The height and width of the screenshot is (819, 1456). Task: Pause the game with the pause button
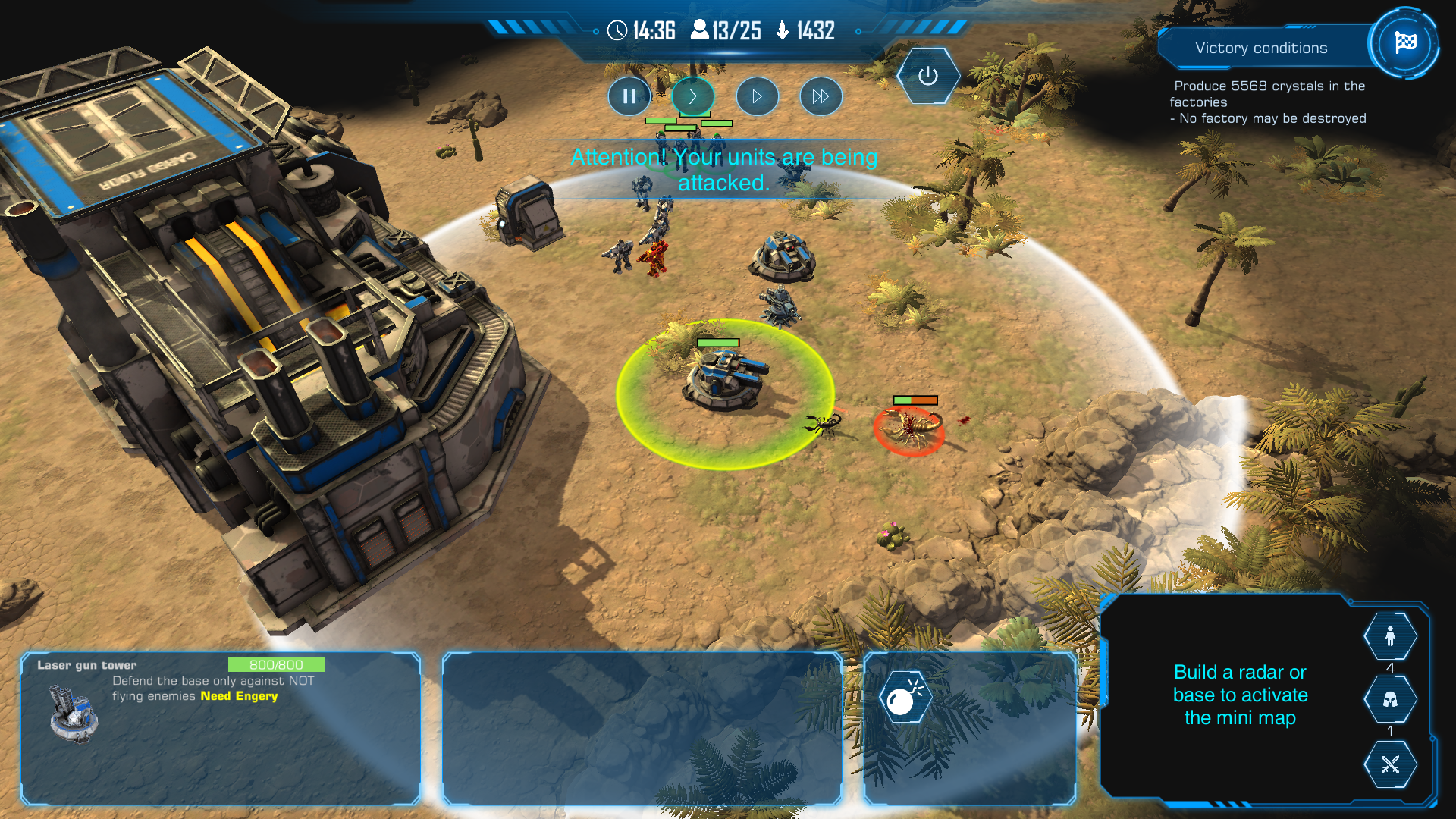(629, 96)
